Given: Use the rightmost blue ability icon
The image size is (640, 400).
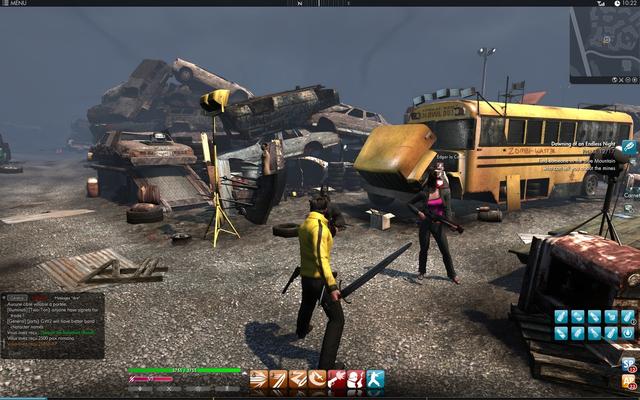Looking at the screenshot, I should tap(375, 379).
